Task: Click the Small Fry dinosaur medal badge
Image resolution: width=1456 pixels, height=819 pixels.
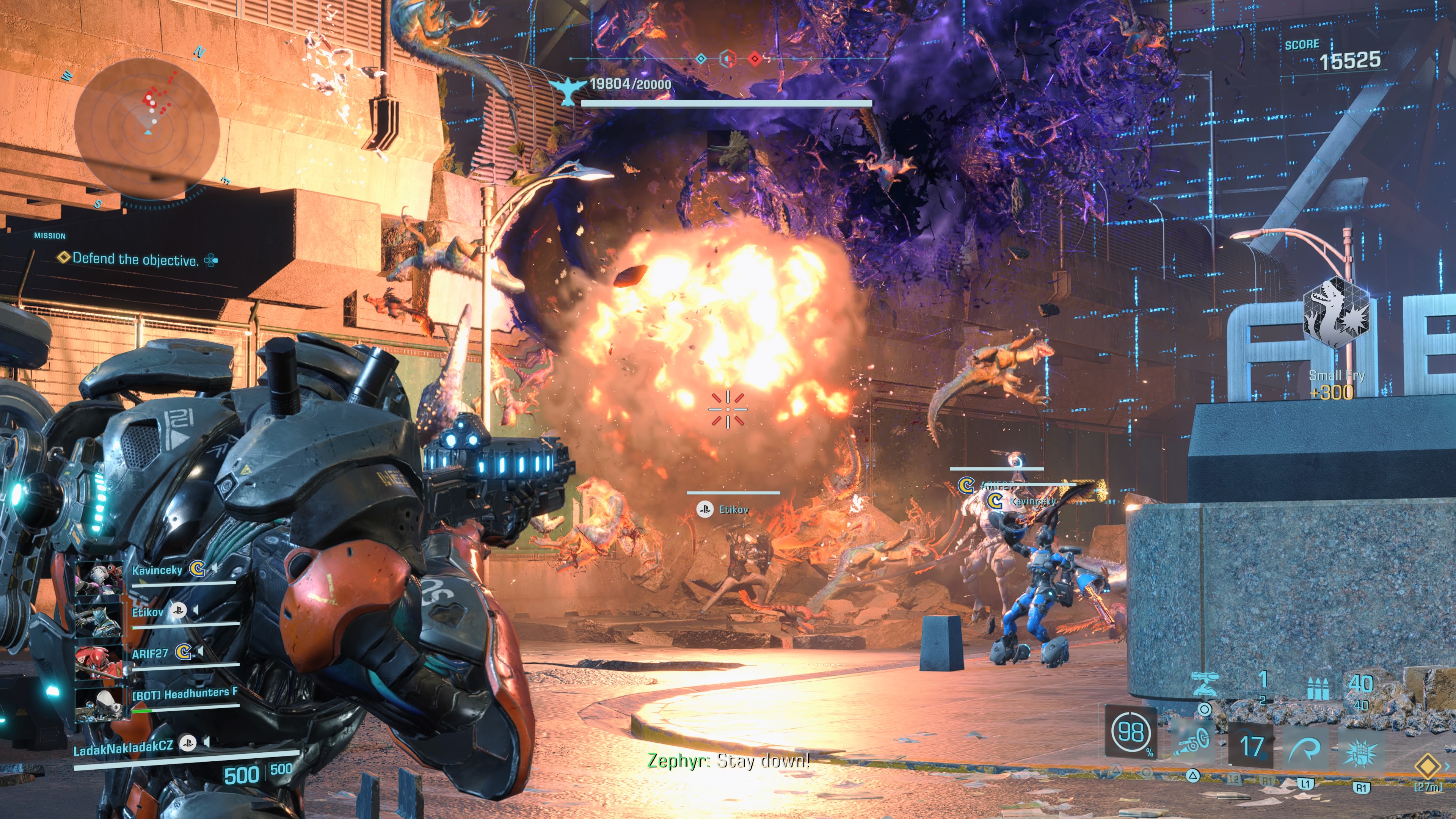Action: pyautogui.click(x=1336, y=312)
